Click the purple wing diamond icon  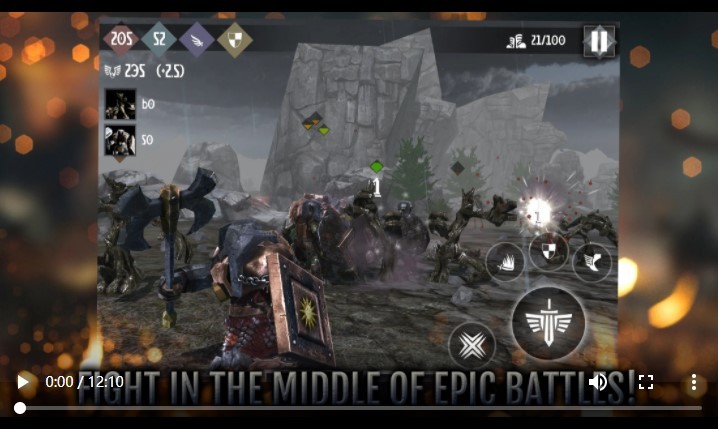(x=197, y=40)
